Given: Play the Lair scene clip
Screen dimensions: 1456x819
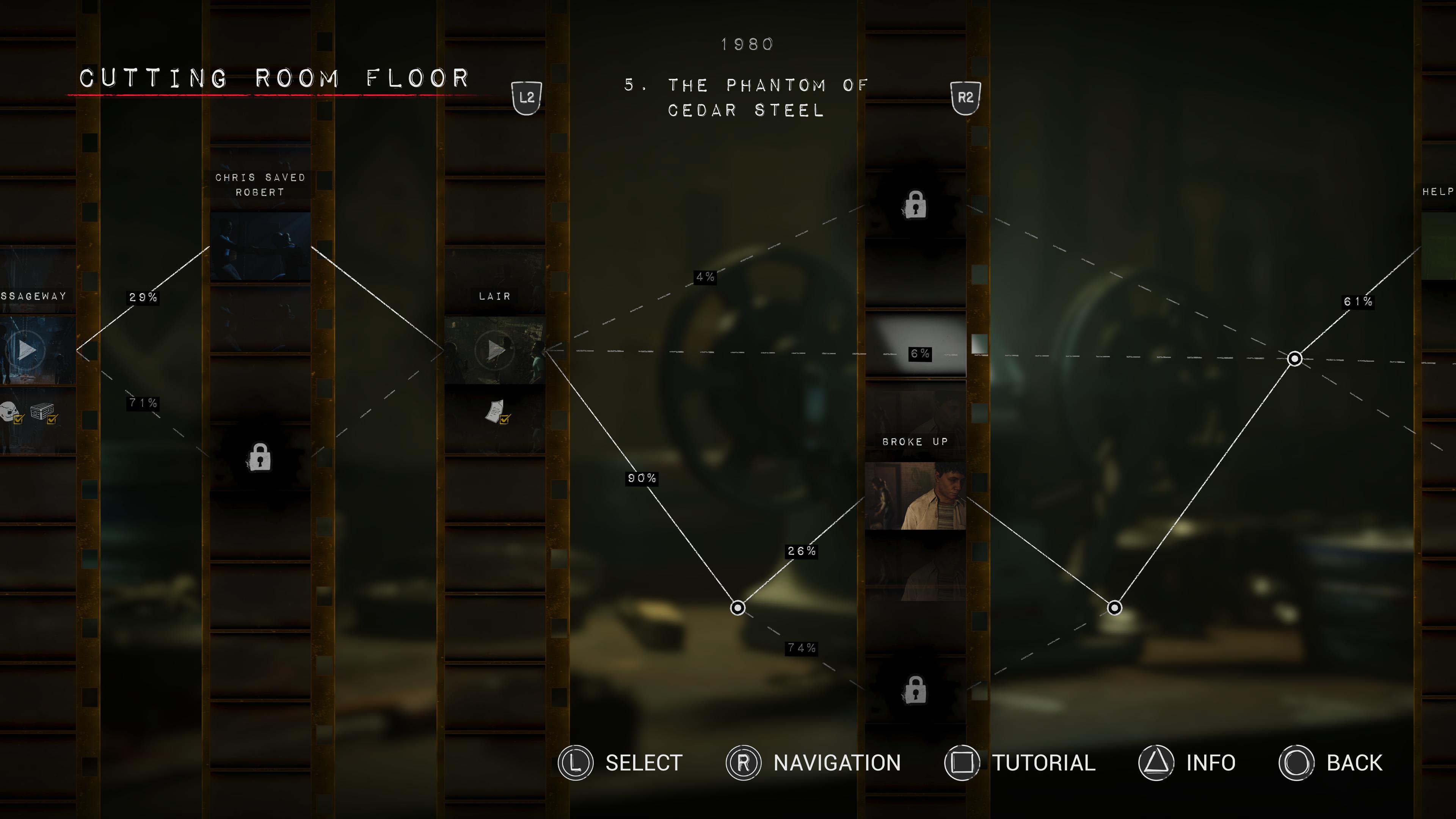Looking at the screenshot, I should pos(494,349).
